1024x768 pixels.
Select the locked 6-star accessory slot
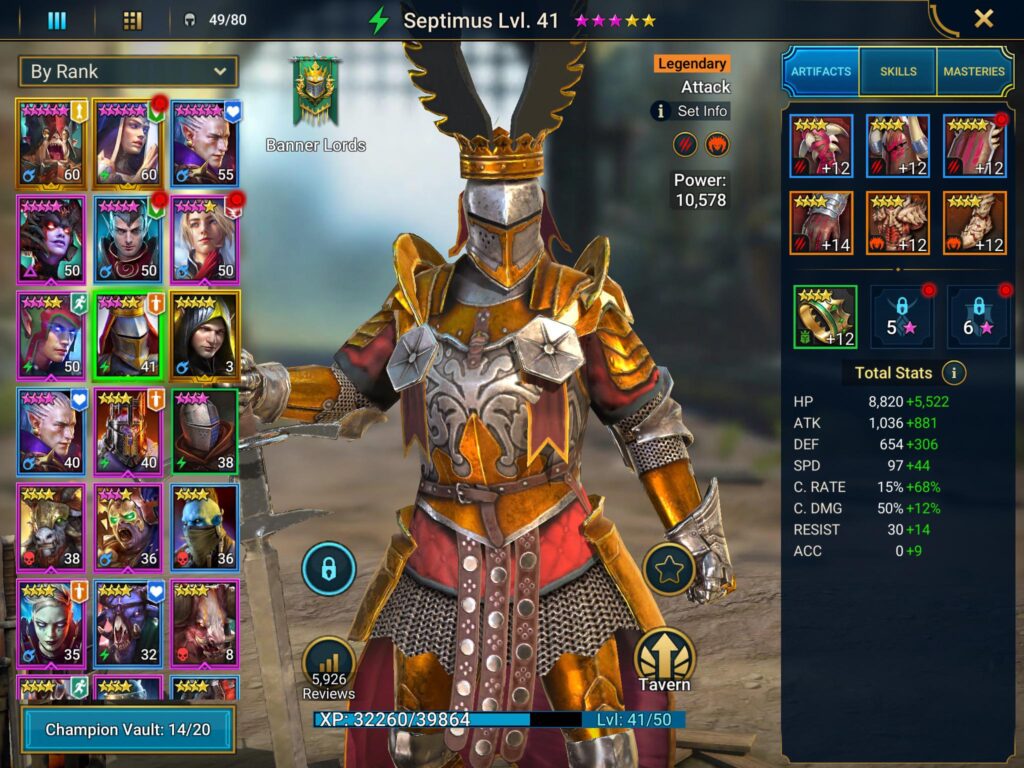point(976,317)
